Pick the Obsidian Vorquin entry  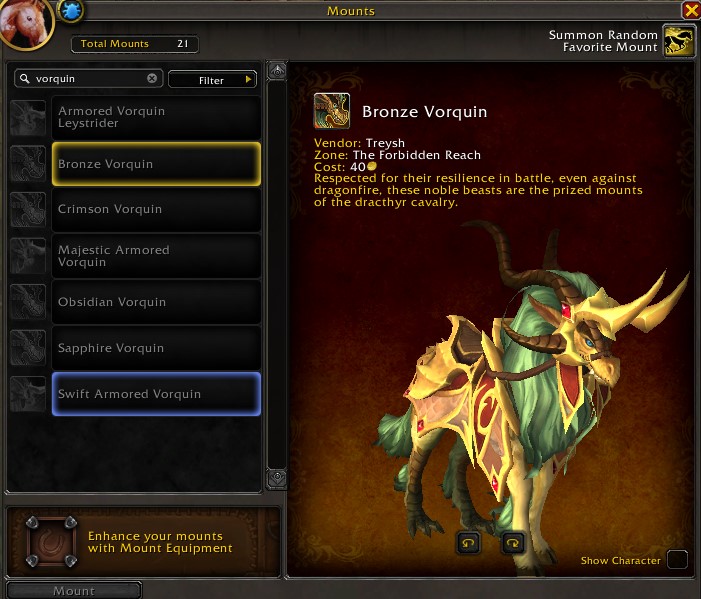[x=155, y=302]
